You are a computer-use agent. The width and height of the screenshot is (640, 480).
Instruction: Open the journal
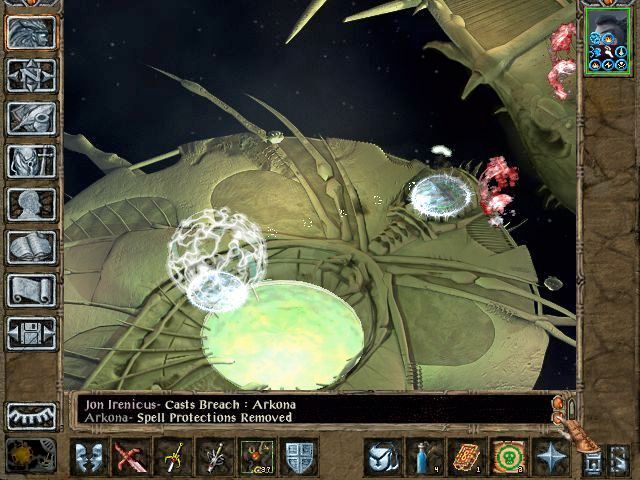(31, 118)
